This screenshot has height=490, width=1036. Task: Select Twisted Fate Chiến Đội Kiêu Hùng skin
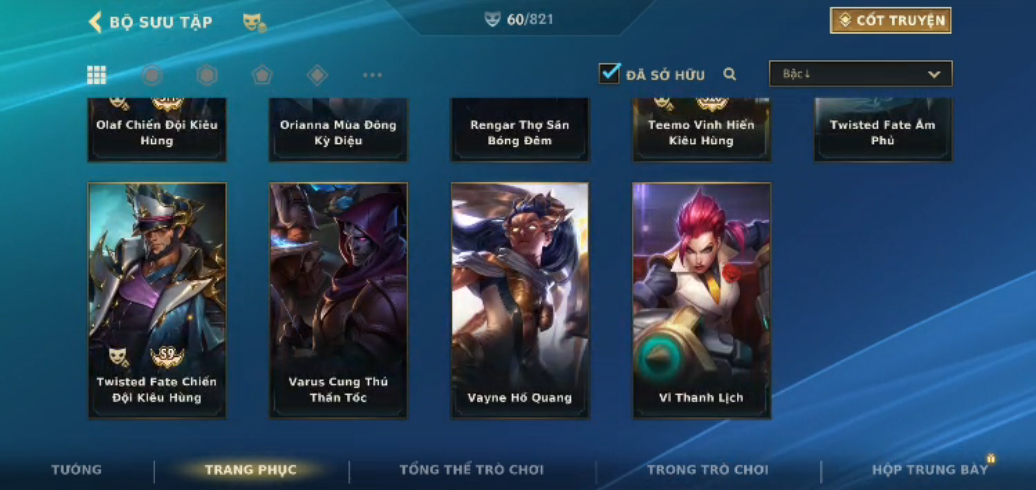[157, 300]
